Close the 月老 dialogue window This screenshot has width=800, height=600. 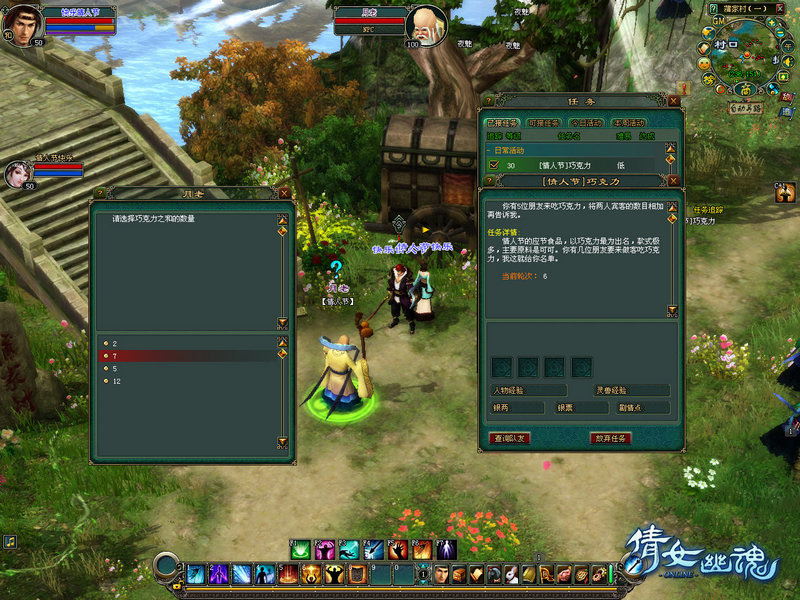(x=284, y=193)
